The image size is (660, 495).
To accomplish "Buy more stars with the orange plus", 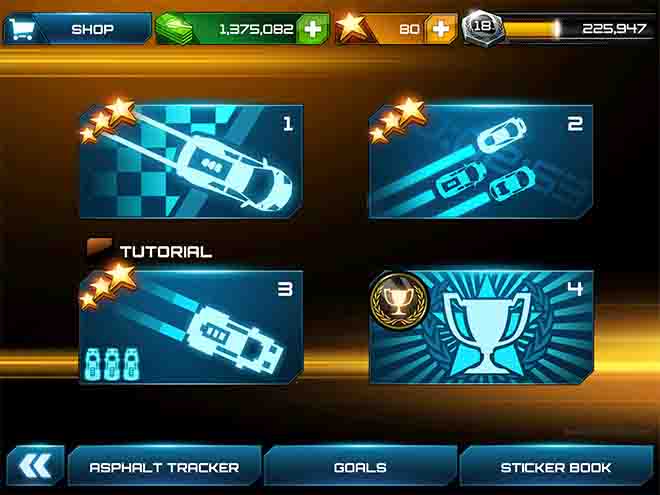I will (440, 29).
